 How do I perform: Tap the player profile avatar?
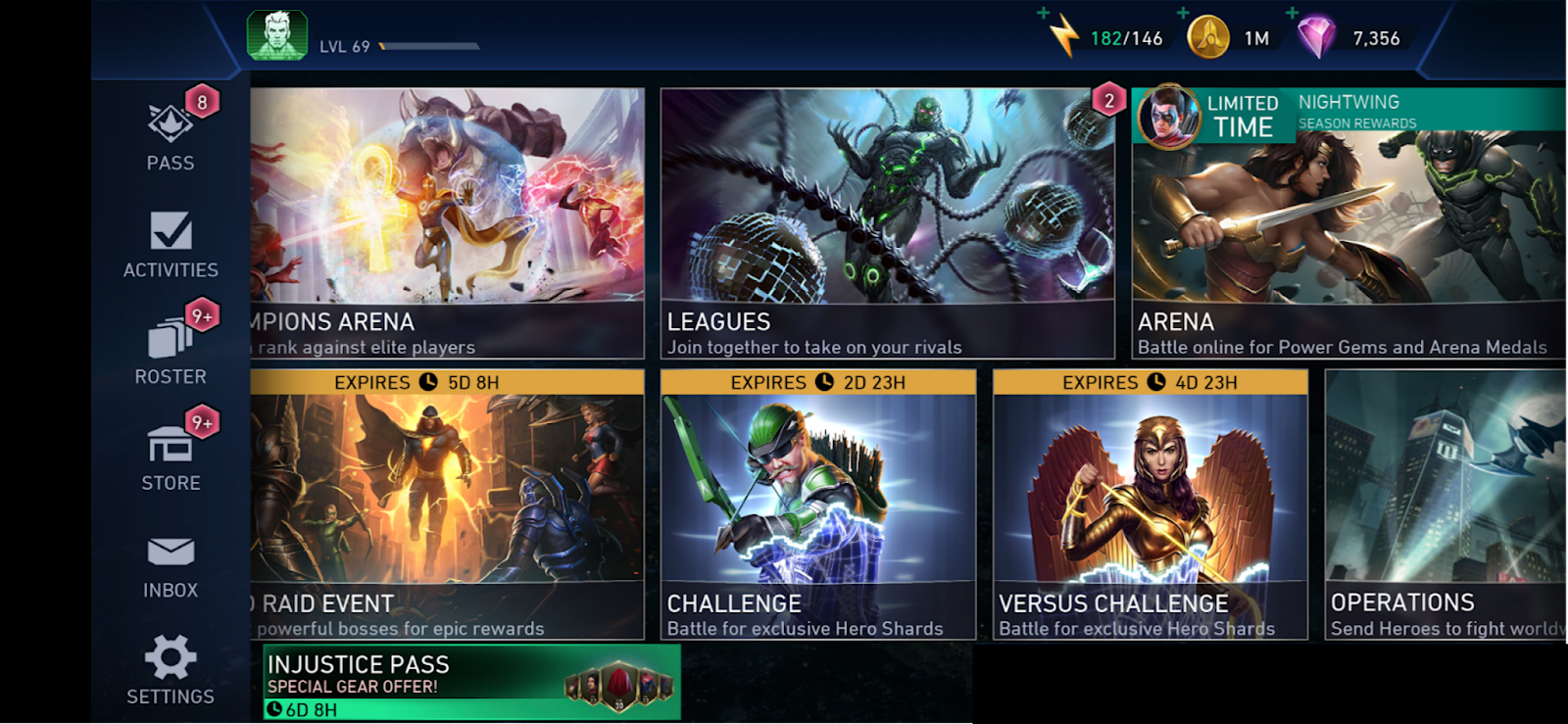click(x=277, y=36)
